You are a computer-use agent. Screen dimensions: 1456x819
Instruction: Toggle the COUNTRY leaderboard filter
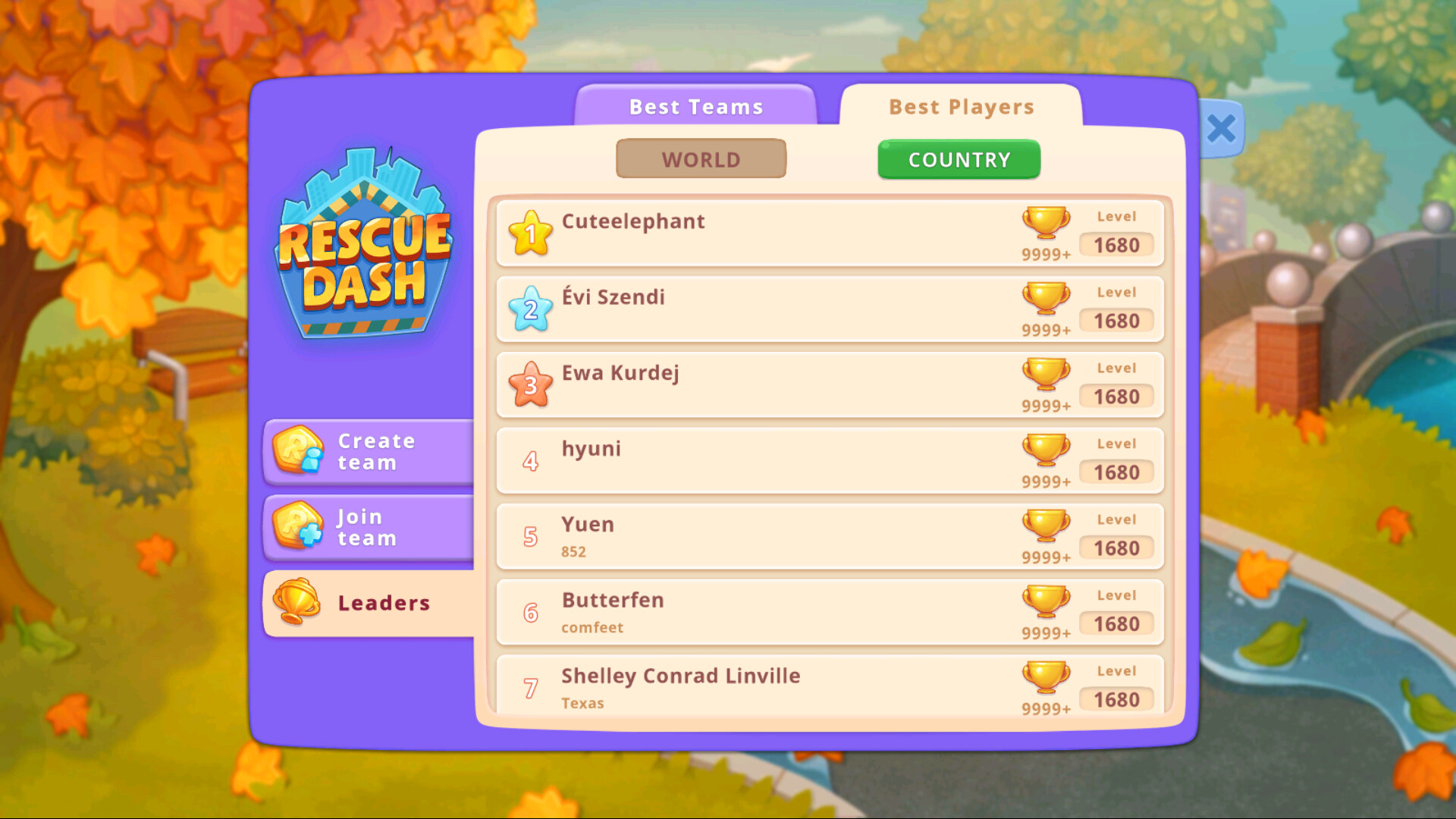pyautogui.click(x=959, y=159)
